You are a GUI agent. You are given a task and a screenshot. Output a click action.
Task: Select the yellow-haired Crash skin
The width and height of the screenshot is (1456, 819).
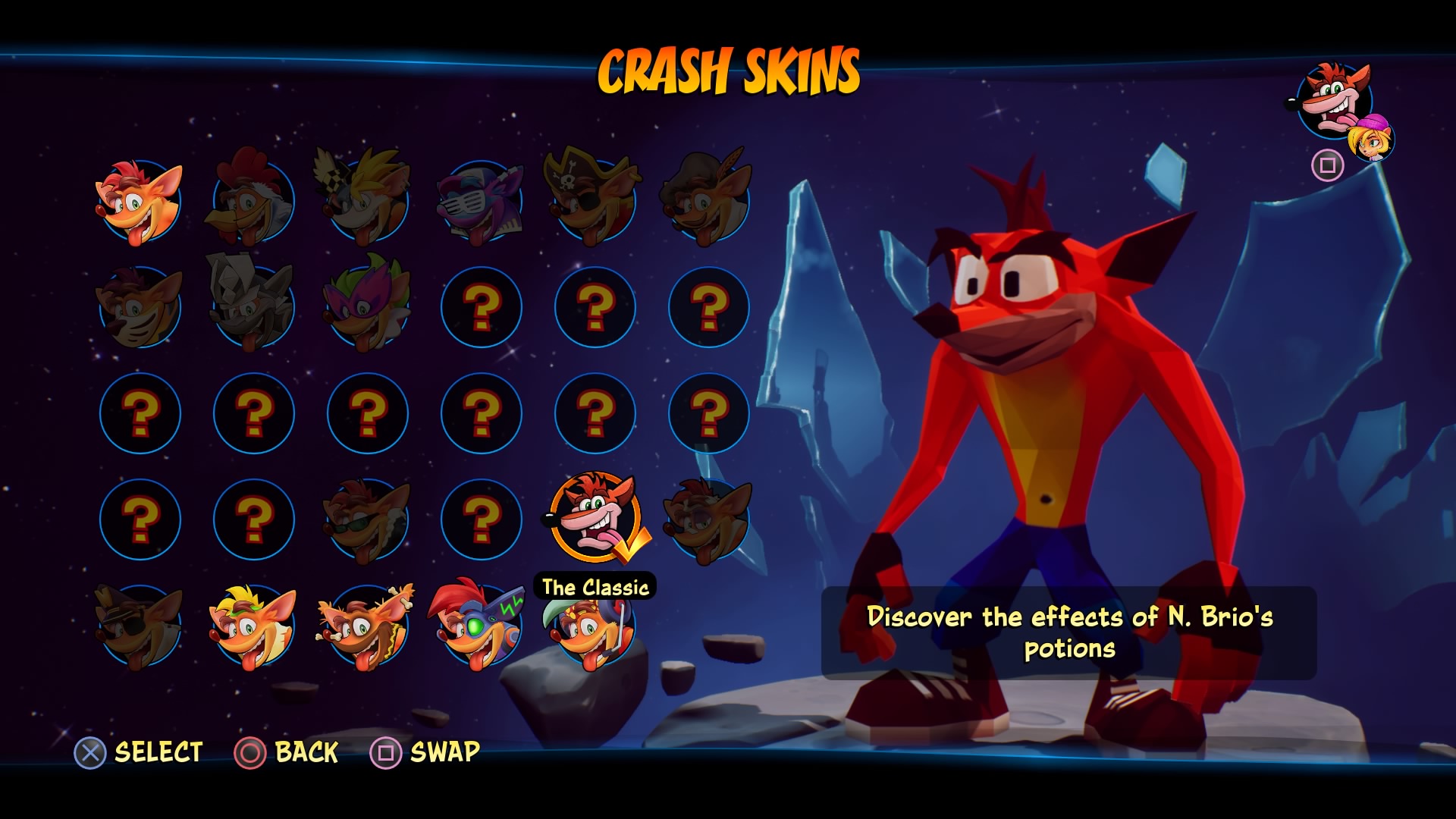click(253, 626)
